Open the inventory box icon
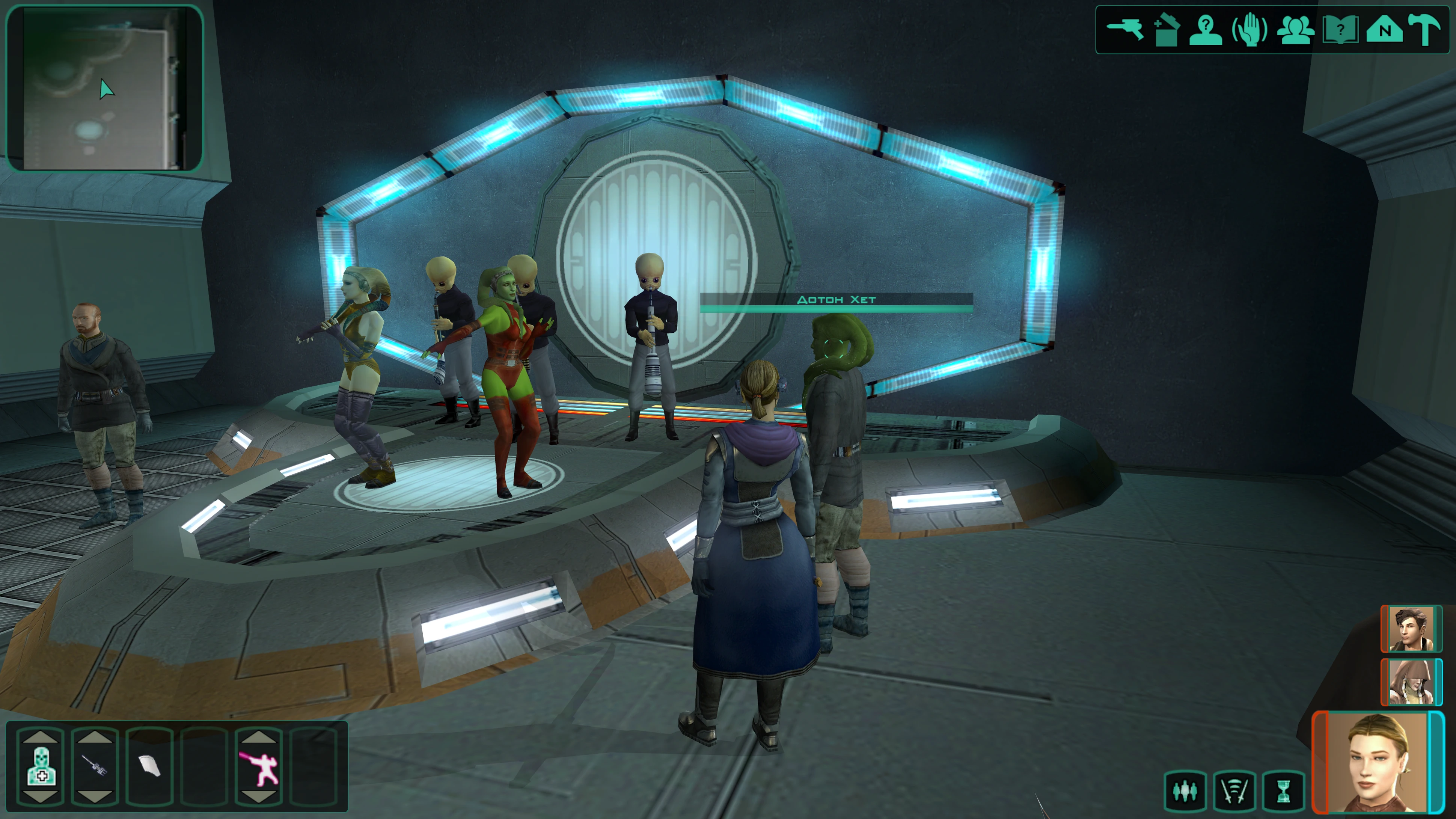 (x=1165, y=29)
